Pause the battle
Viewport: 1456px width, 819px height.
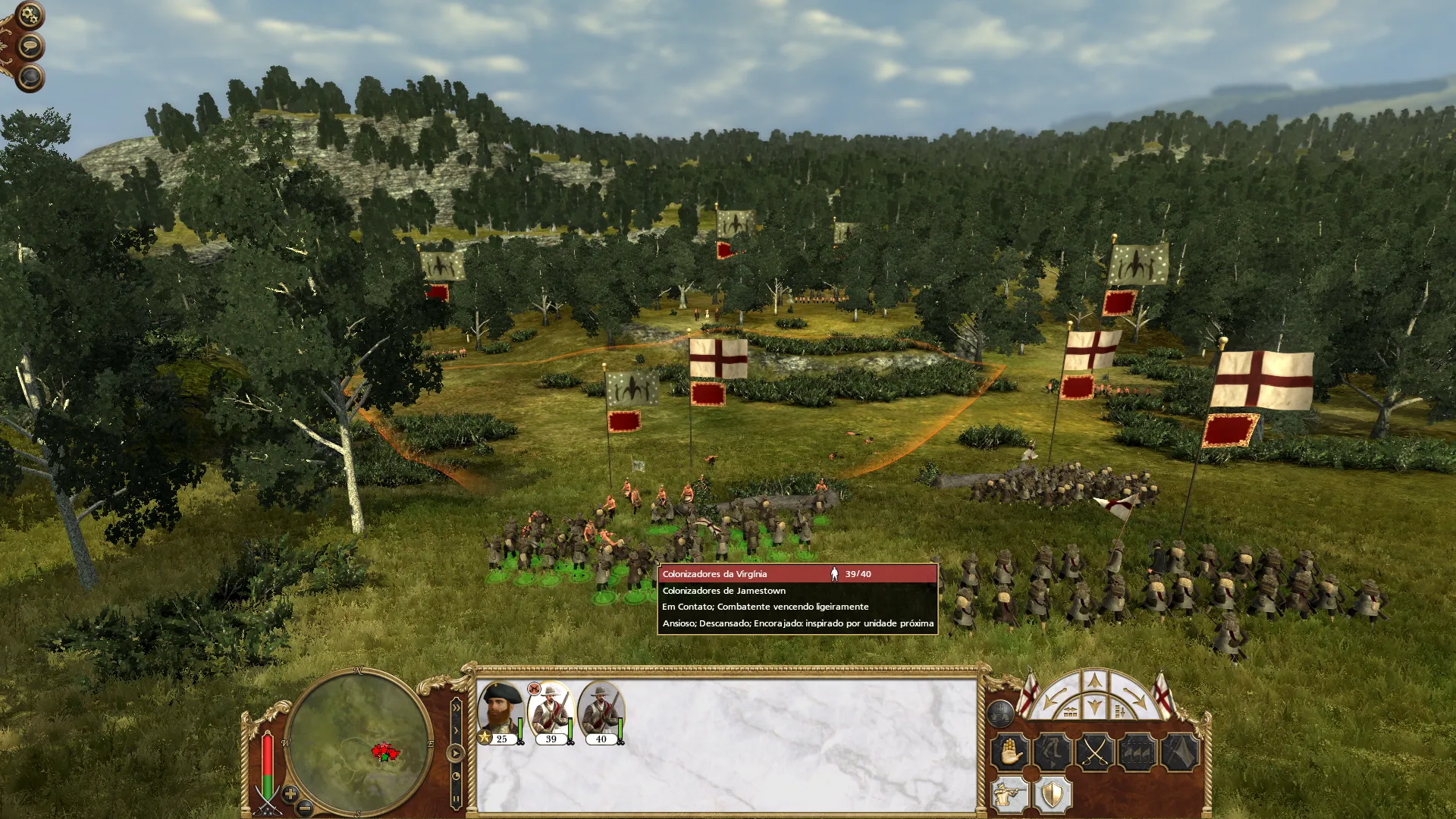point(456,799)
